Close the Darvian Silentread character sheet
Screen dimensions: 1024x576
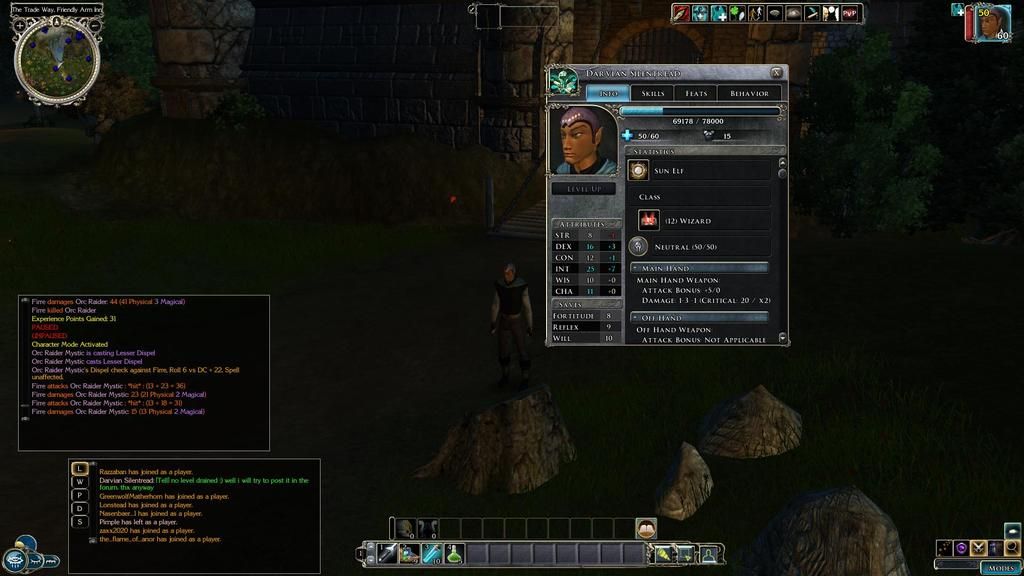click(x=776, y=73)
